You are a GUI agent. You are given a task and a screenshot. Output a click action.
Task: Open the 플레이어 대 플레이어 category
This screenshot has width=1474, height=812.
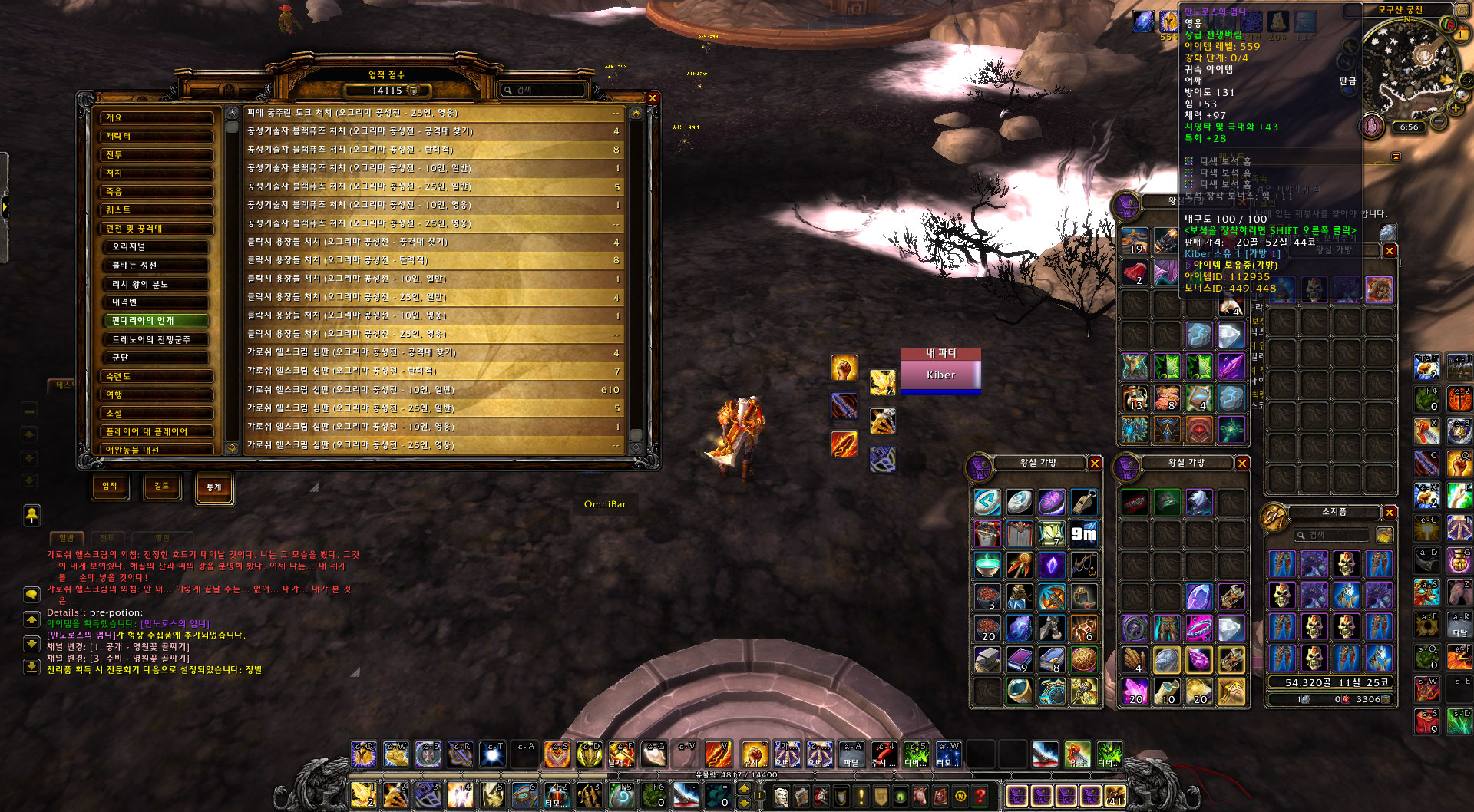coord(157,432)
